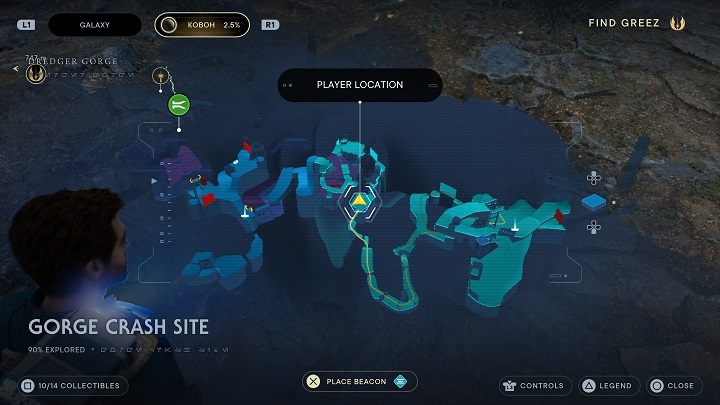Select the Koboh 2.5% planet tab
This screenshot has height=405, width=720.
pyautogui.click(x=205, y=23)
